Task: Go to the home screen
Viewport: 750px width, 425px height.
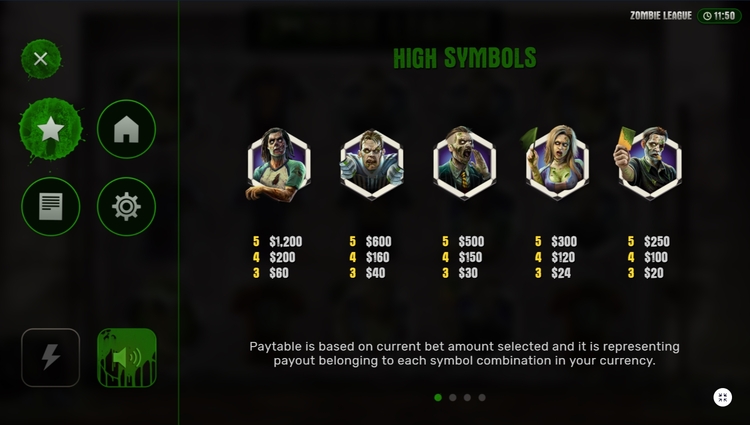Action: (x=126, y=130)
